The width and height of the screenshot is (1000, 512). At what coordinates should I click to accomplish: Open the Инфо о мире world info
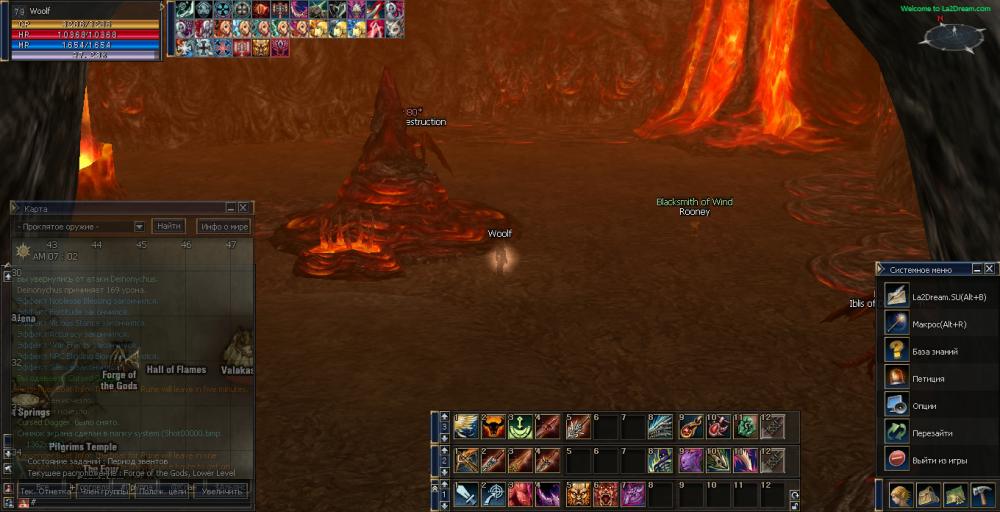pos(223,227)
